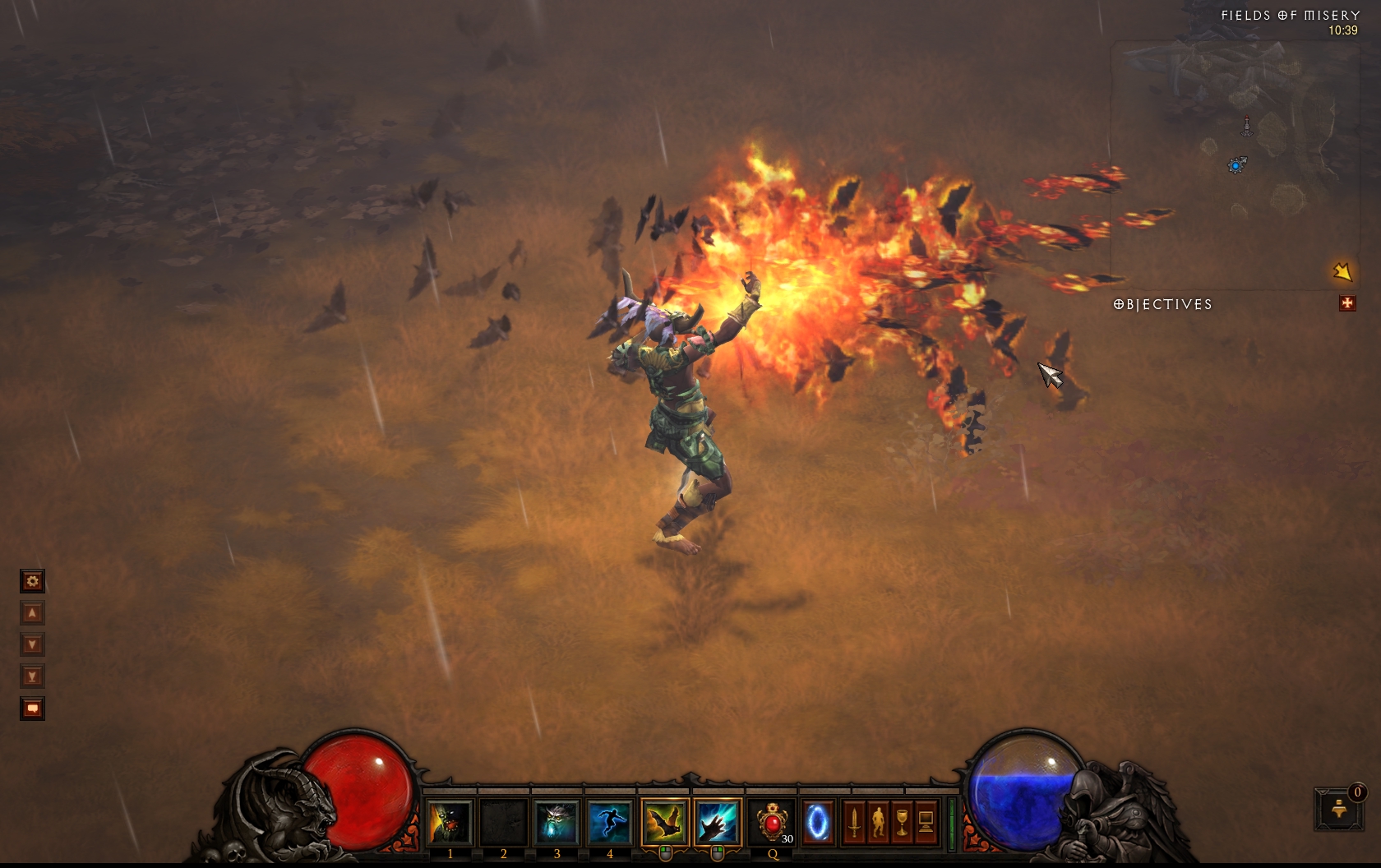Open the character inventory figure button
Viewport: 1381px width, 868px height.
(x=878, y=822)
